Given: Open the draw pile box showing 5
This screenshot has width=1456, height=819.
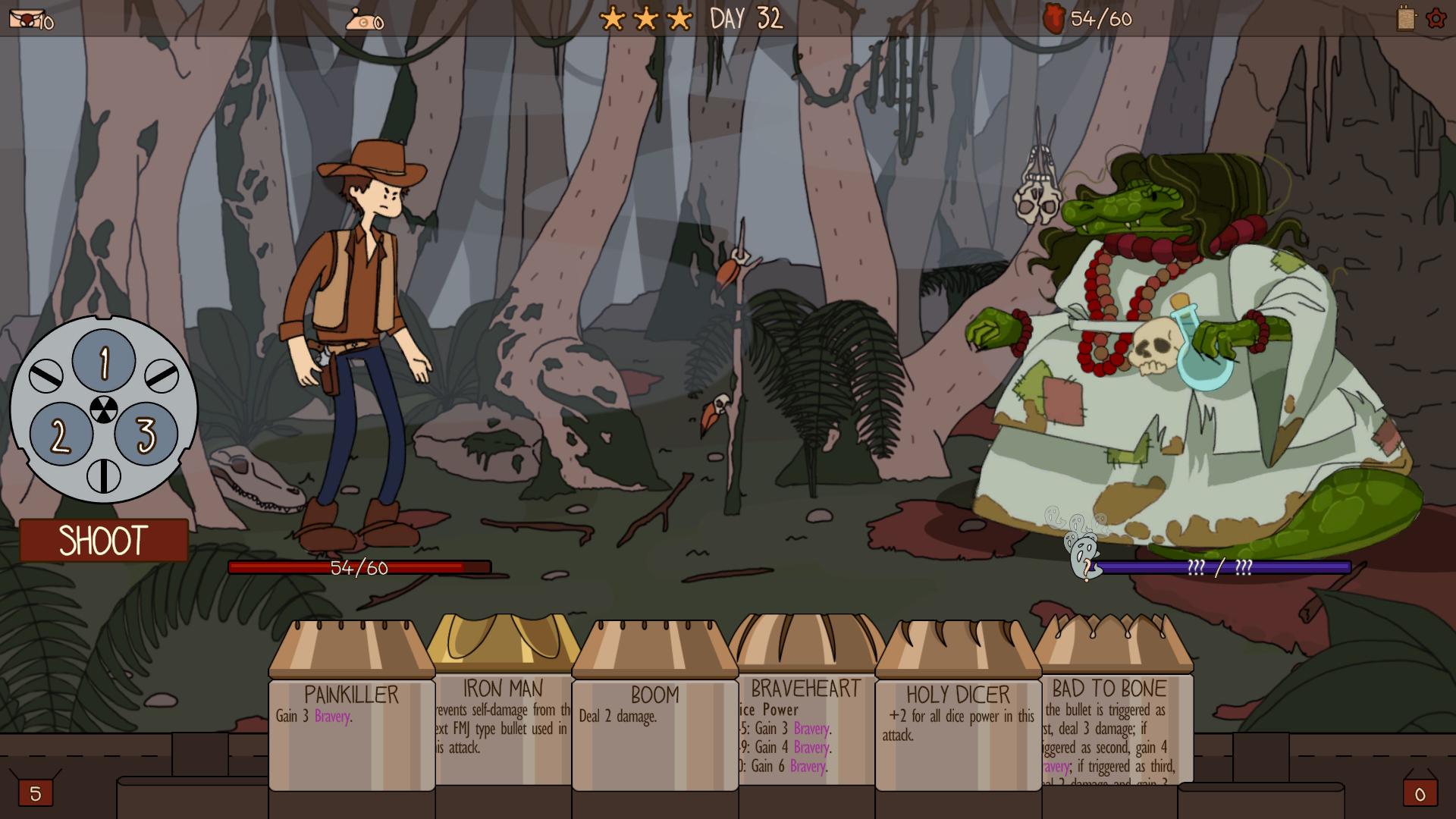Looking at the screenshot, I should (35, 792).
